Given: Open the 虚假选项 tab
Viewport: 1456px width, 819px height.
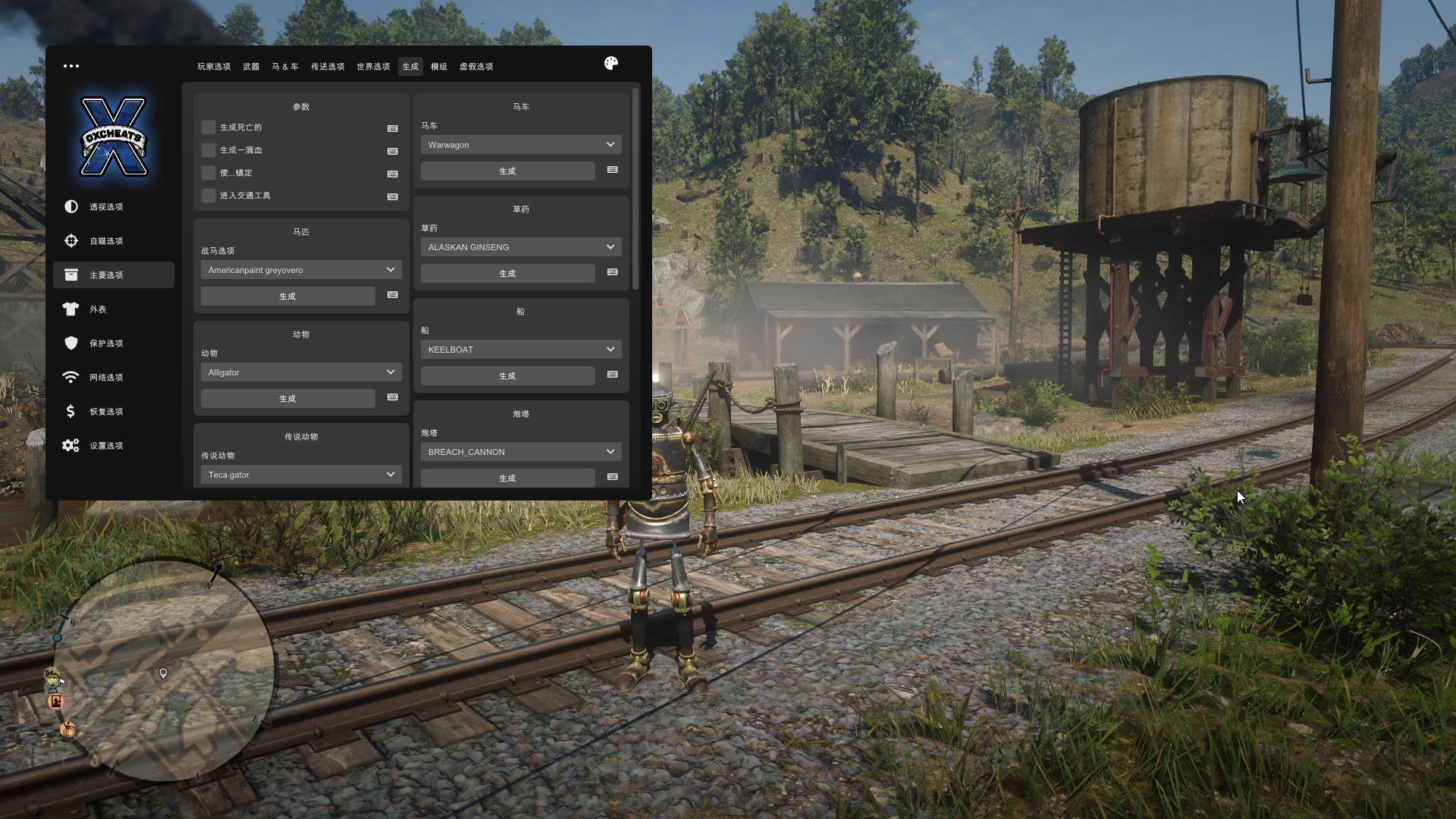Looking at the screenshot, I should pyautogui.click(x=476, y=67).
